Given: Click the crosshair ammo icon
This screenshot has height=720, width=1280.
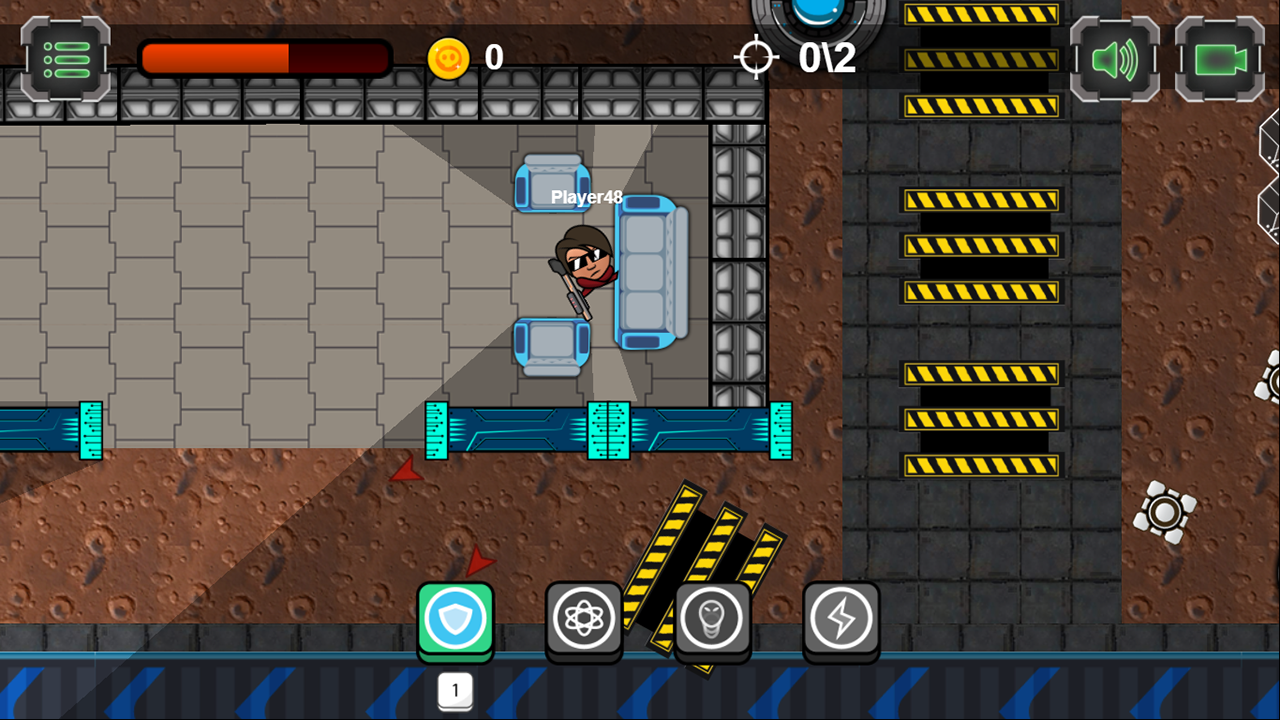Looking at the screenshot, I should coord(758,58).
